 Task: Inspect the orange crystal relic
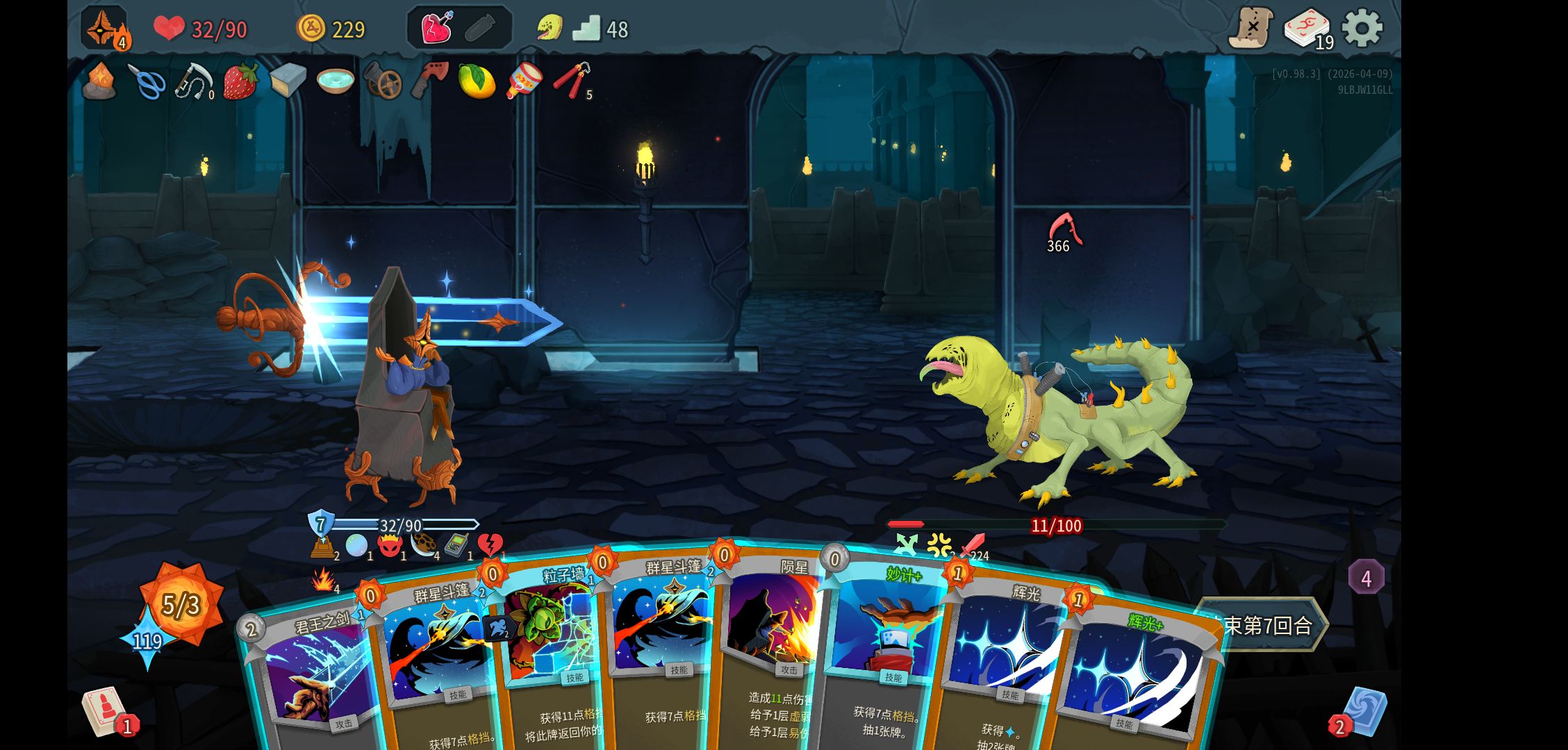[99, 81]
